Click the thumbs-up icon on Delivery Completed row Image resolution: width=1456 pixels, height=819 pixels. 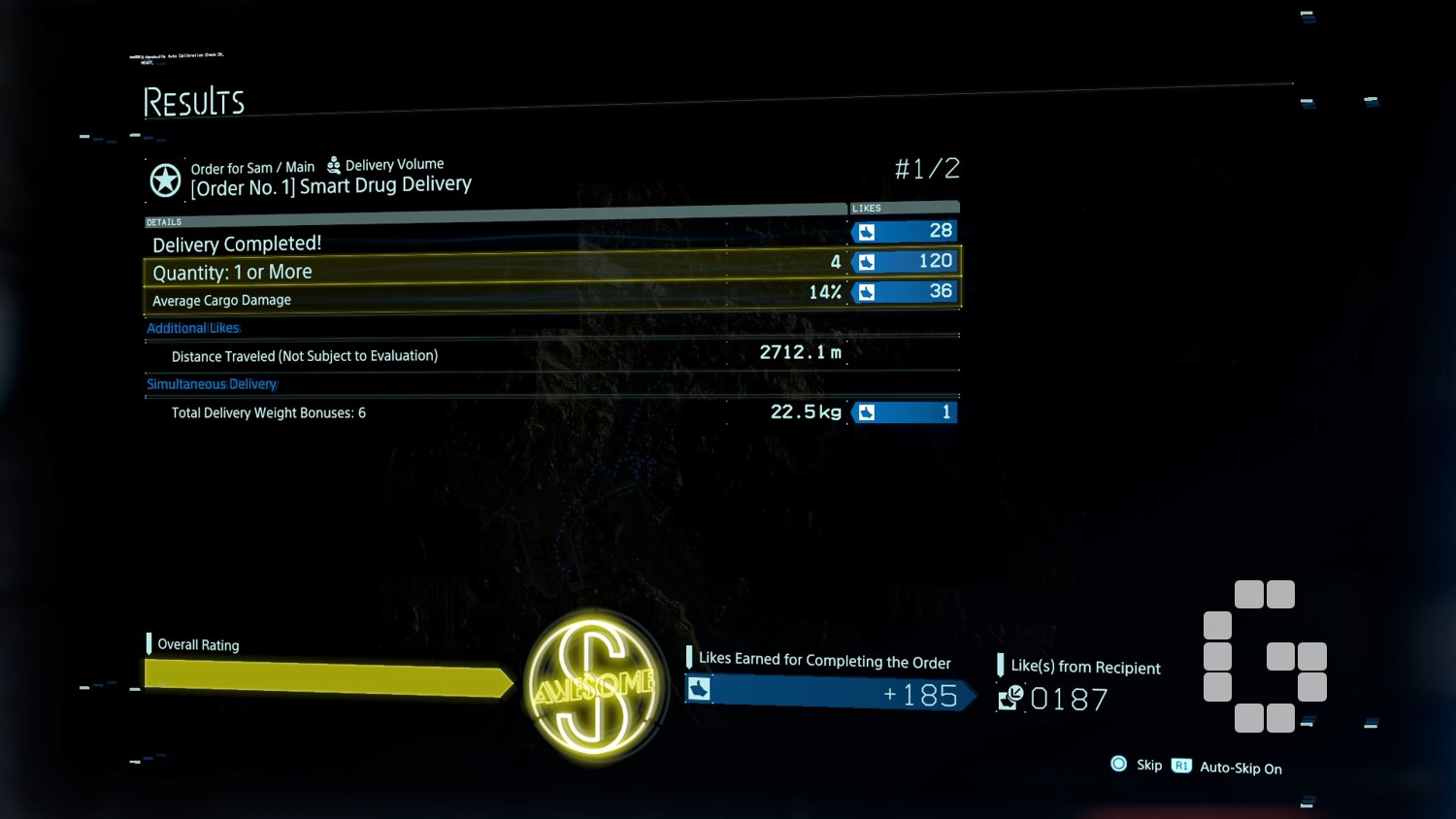[867, 231]
